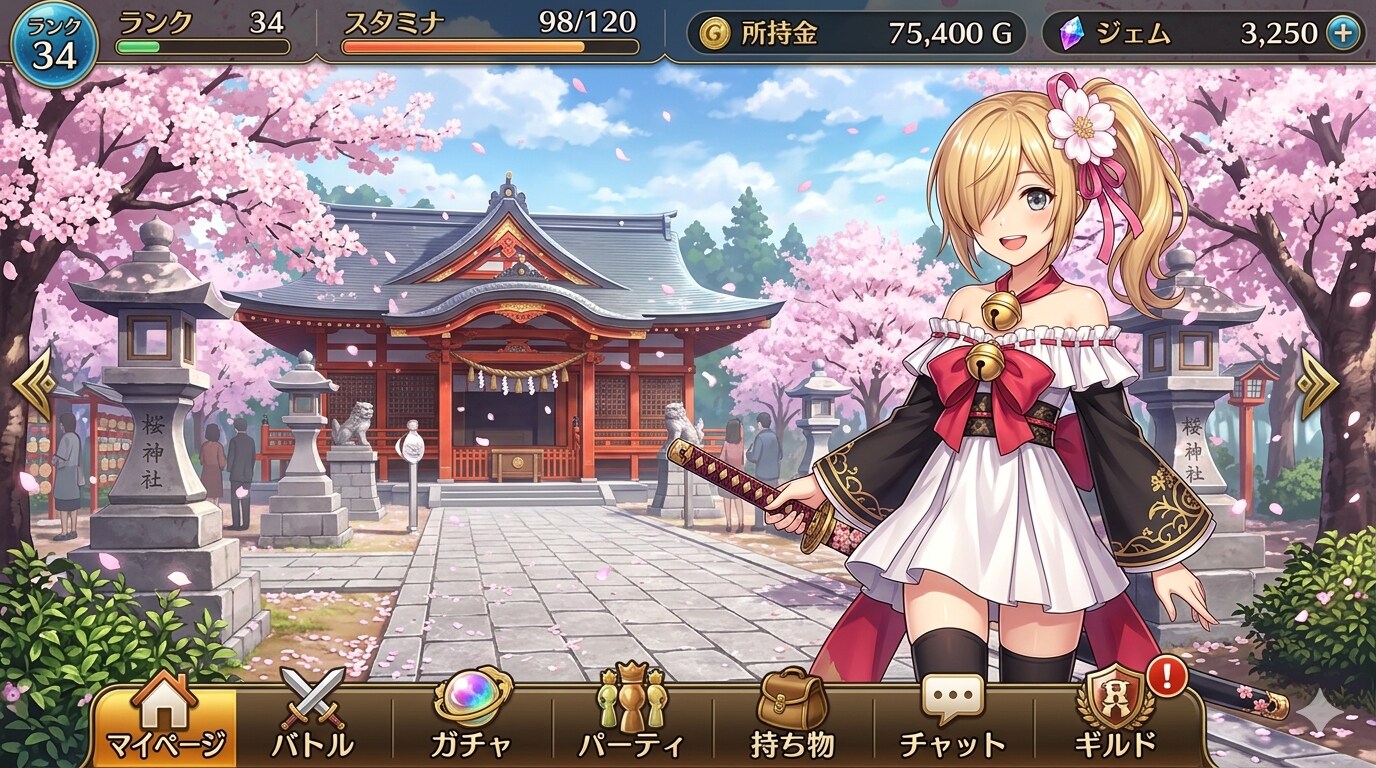1376x768 pixels.
Task: Open the マイページ home tab
Action: tap(165, 718)
